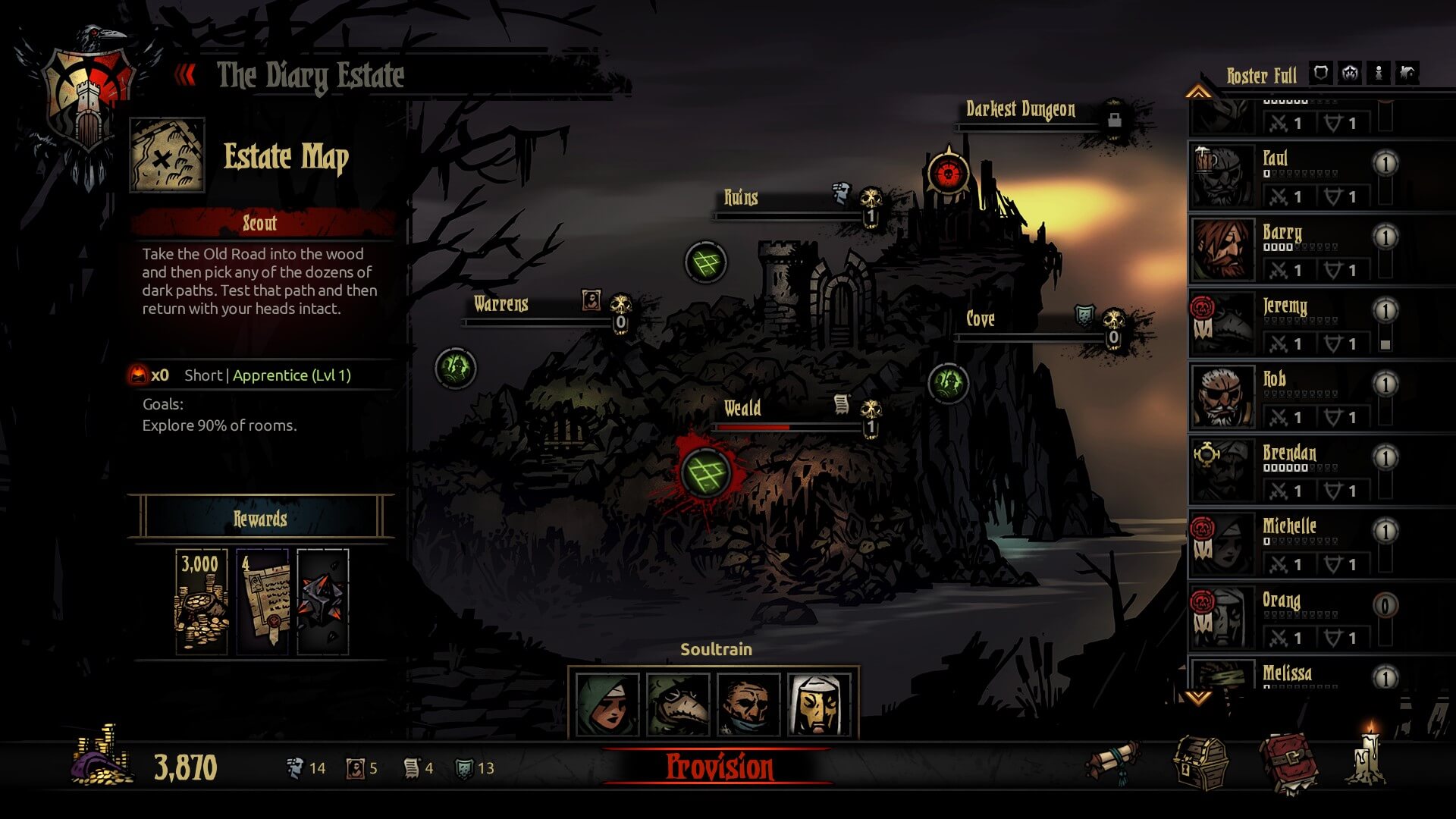
Task: Select Orang in the hero roster
Action: [1289, 617]
